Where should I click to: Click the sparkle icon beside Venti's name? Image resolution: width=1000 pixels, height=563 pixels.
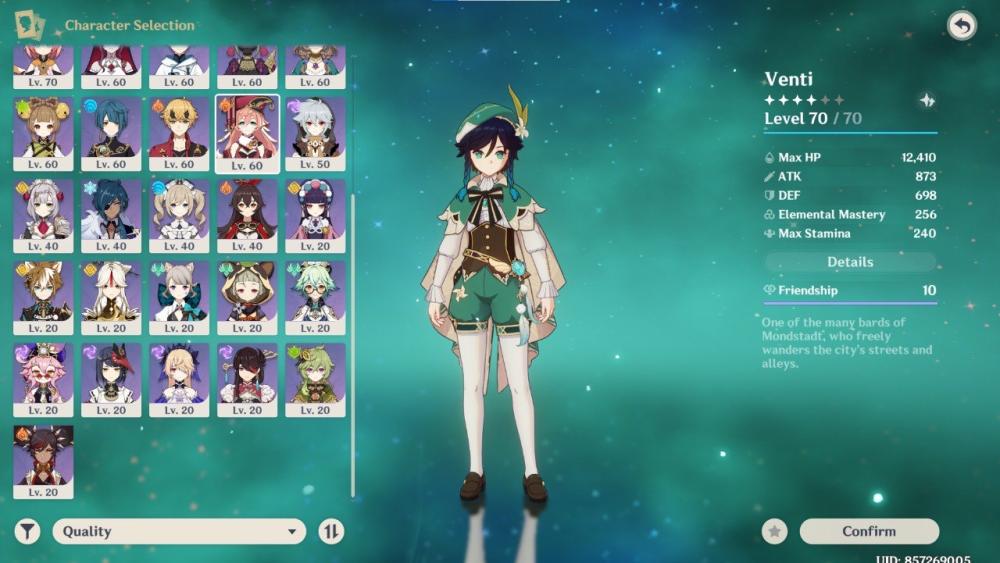point(927,100)
